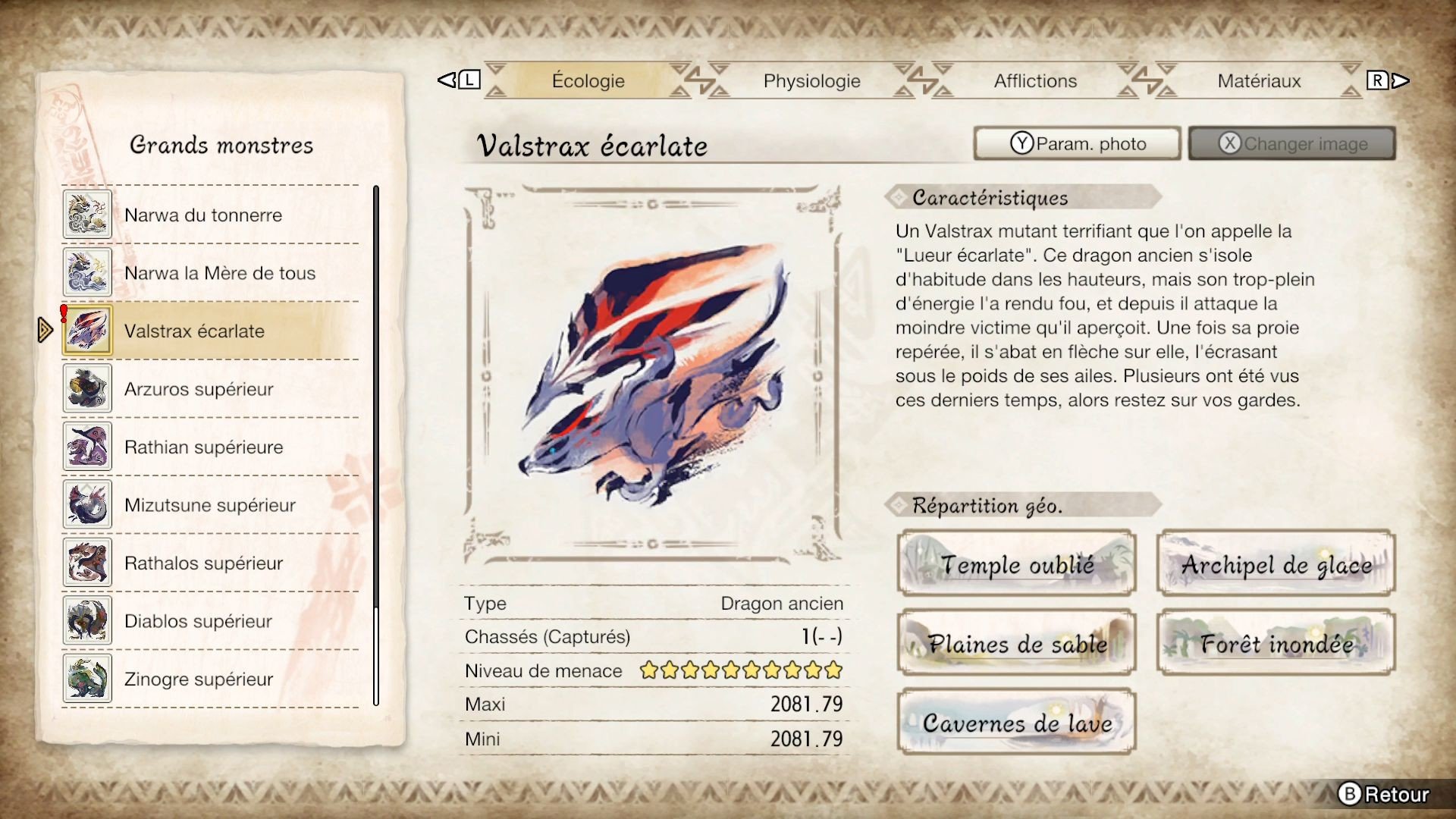The width and height of the screenshot is (1456, 819).
Task: Click the right R arrow for next tab
Action: coord(1394,79)
